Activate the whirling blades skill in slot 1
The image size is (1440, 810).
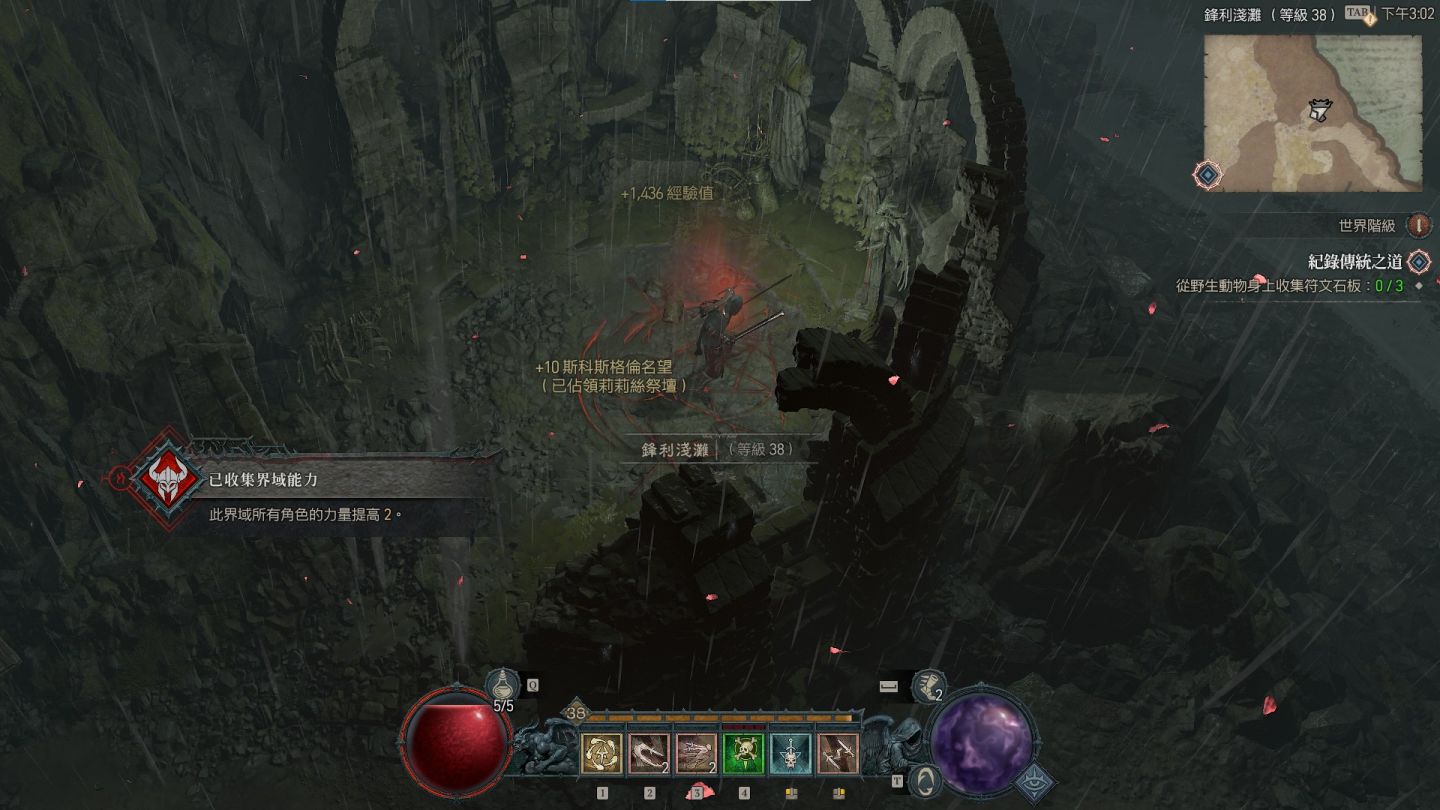(x=601, y=754)
